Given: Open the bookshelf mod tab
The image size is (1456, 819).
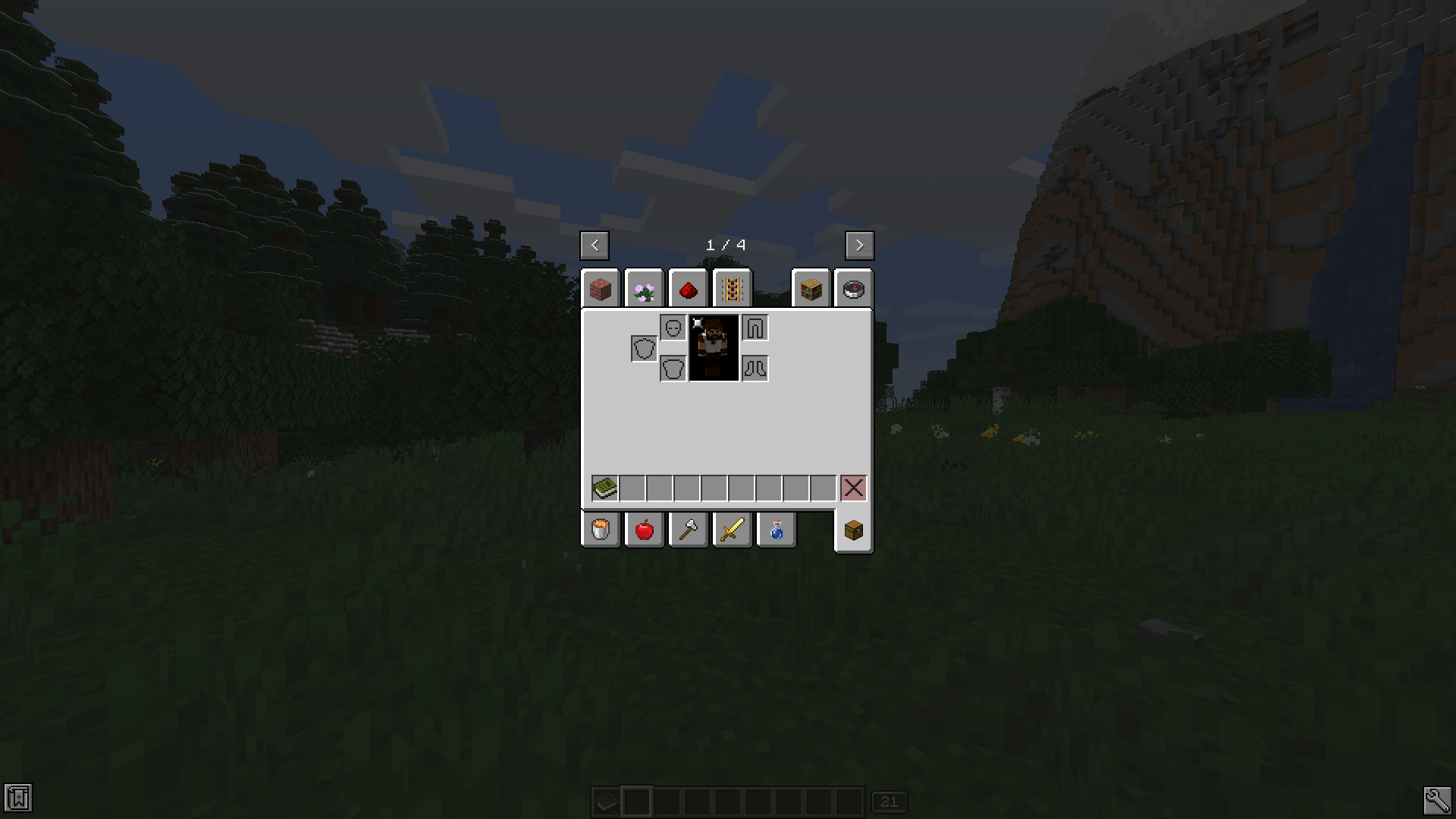Looking at the screenshot, I should pos(811,288).
